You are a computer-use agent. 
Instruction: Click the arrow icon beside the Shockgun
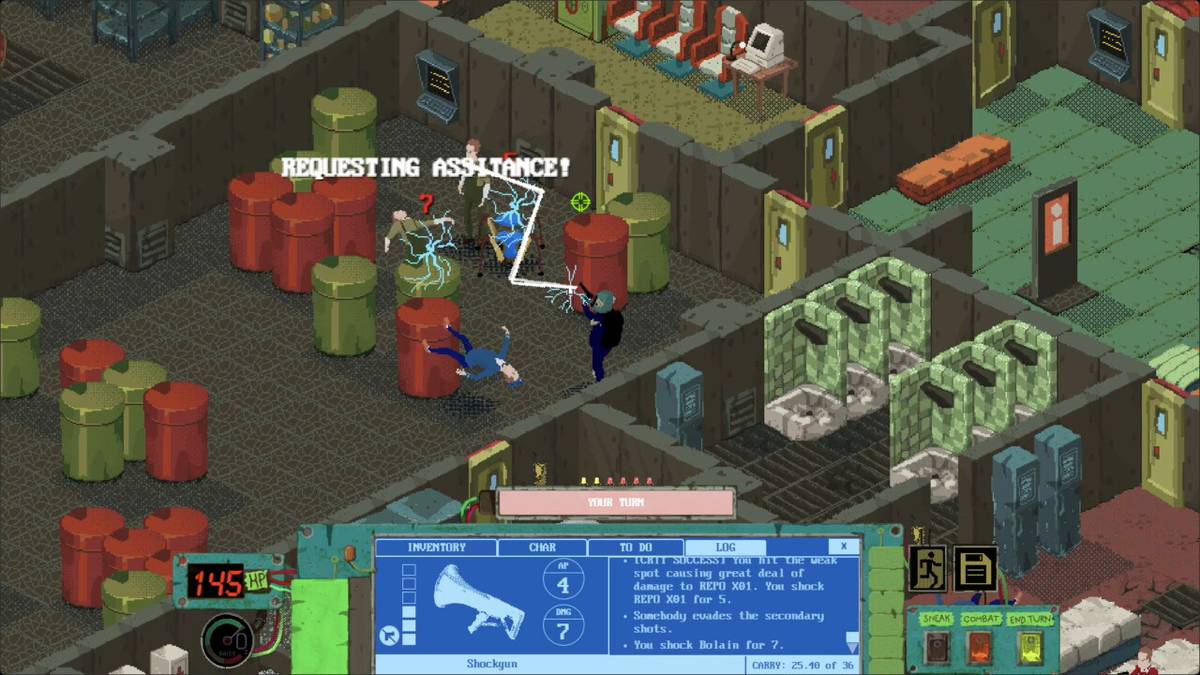click(x=387, y=635)
